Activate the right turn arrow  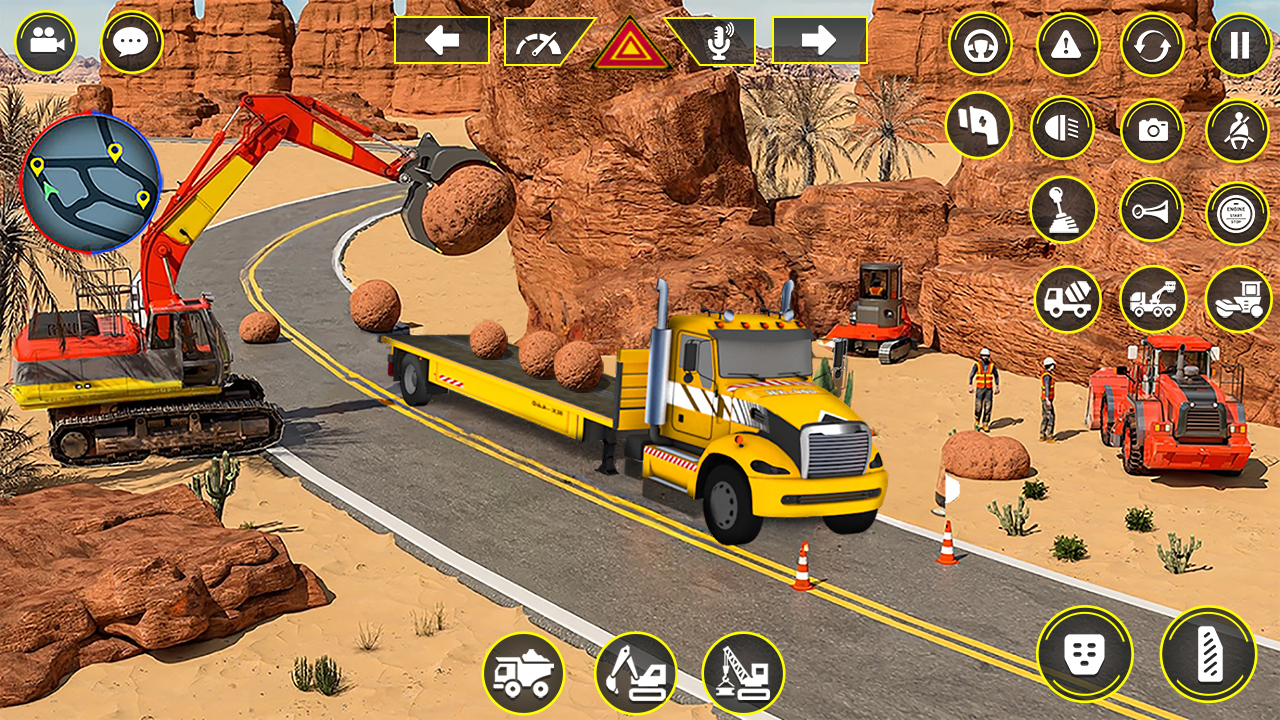point(819,40)
